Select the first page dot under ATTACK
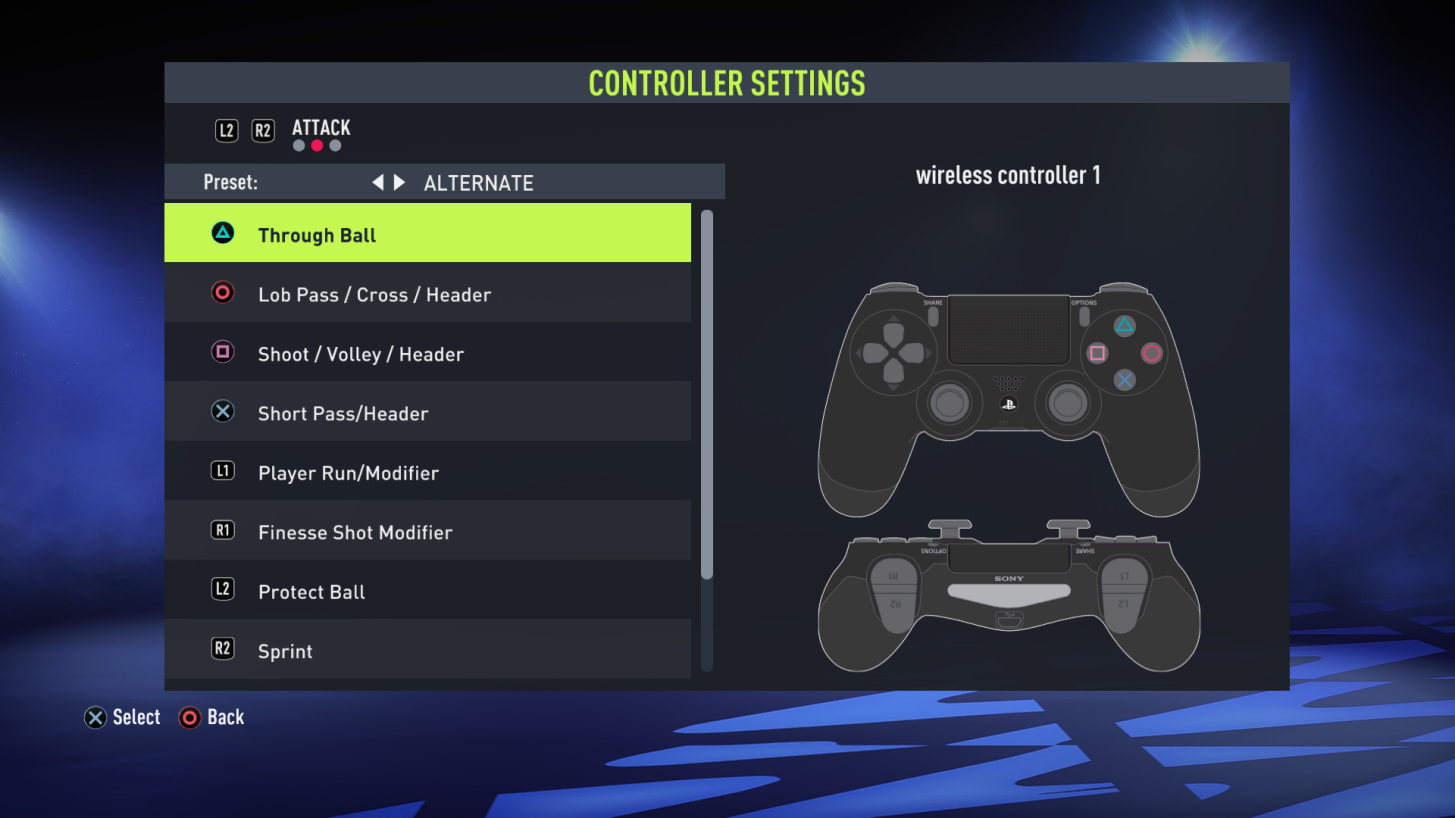The height and width of the screenshot is (818, 1455). 298,145
